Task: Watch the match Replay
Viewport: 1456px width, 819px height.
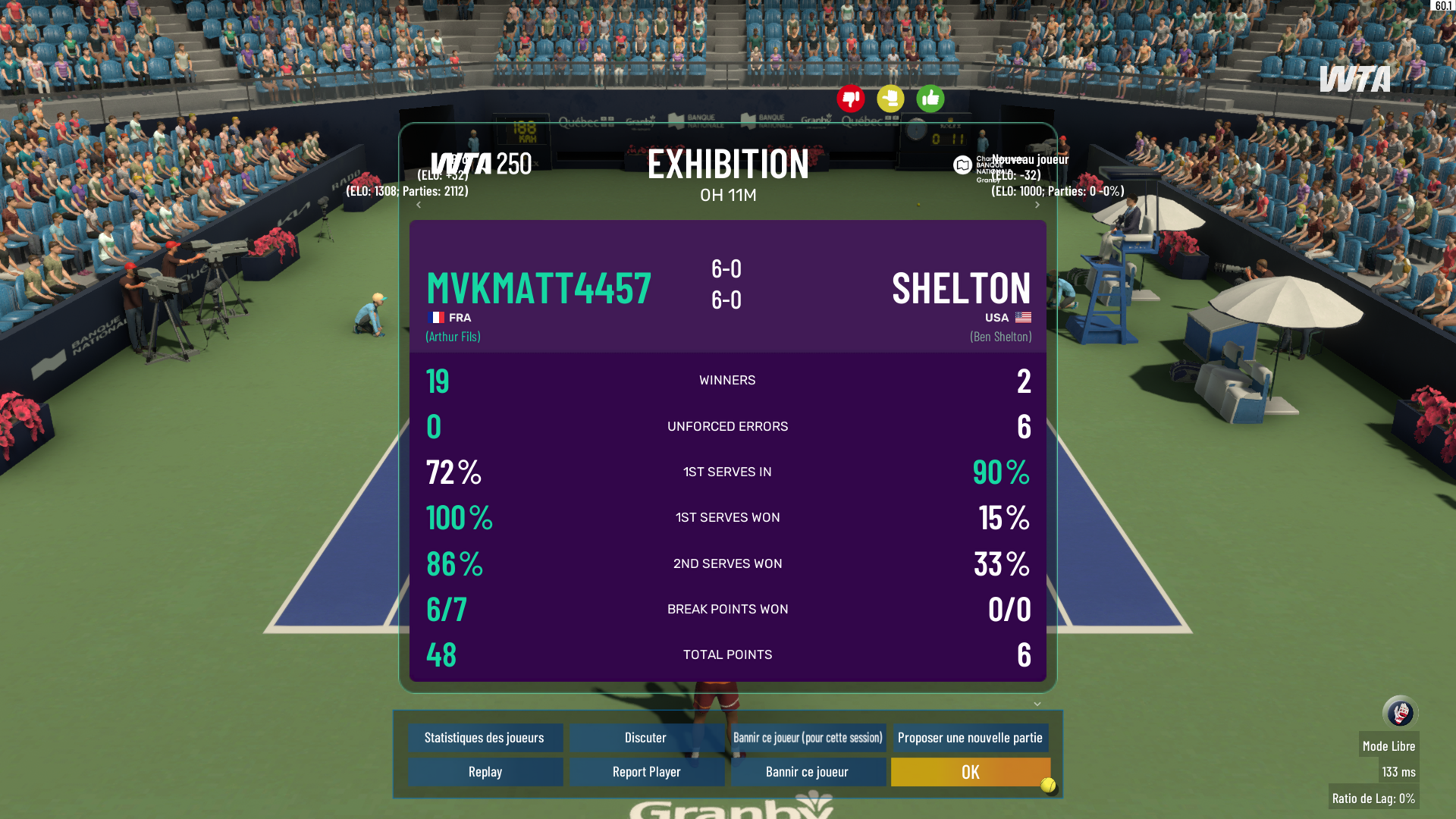Action: tap(485, 772)
